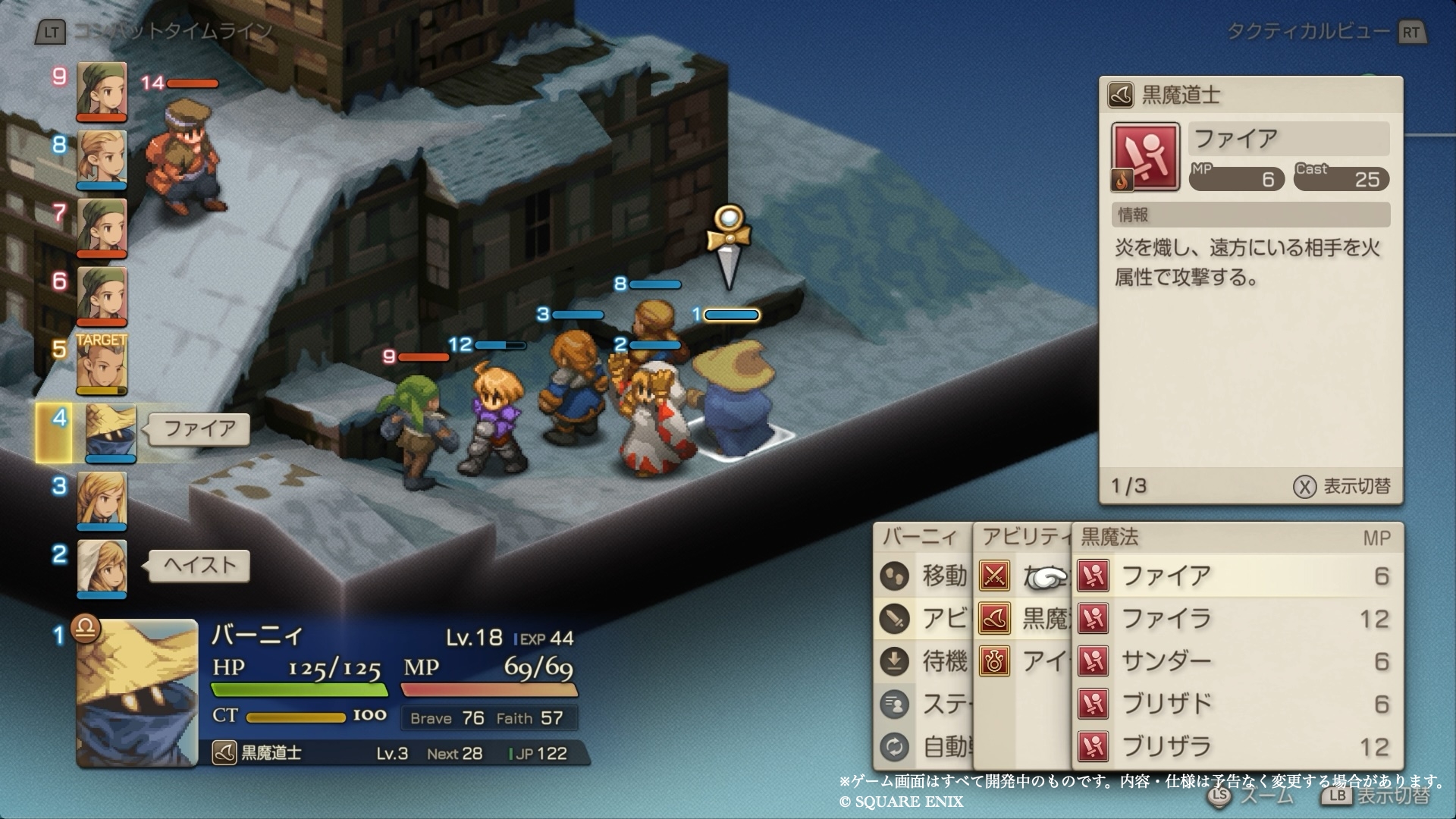
Task: Click the ファイア spell icon in info panel
Action: tap(1145, 158)
